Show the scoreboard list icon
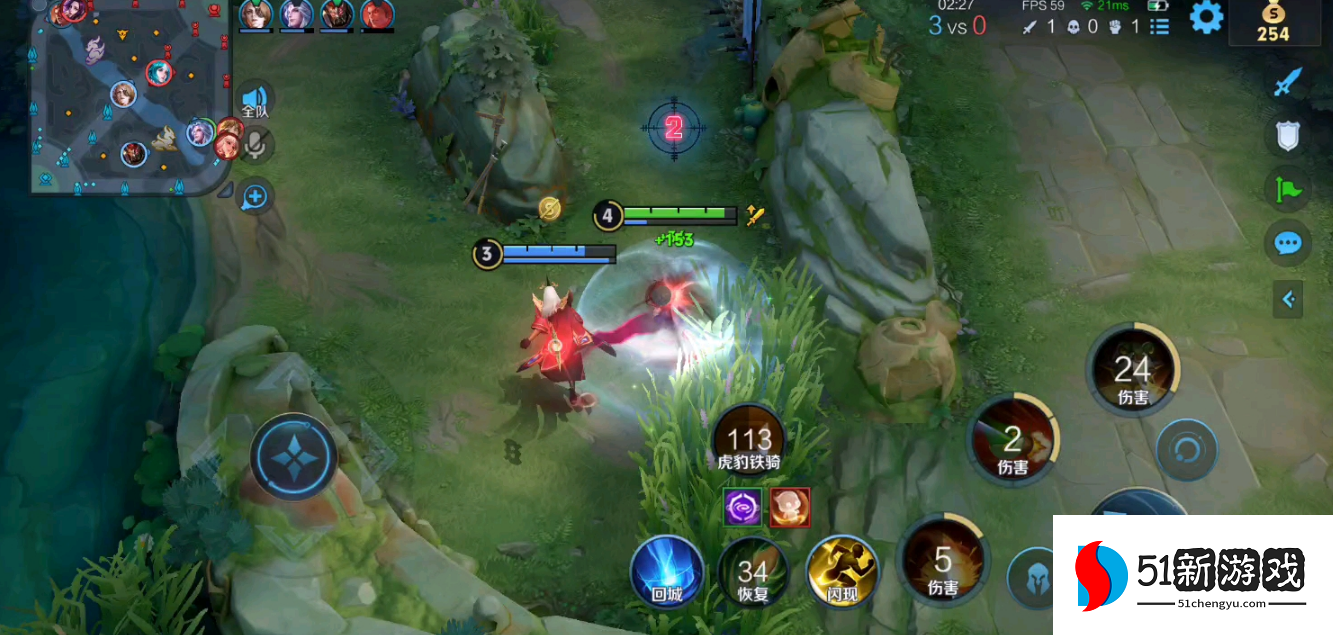Viewport: 1333px width, 635px height. tap(1159, 27)
